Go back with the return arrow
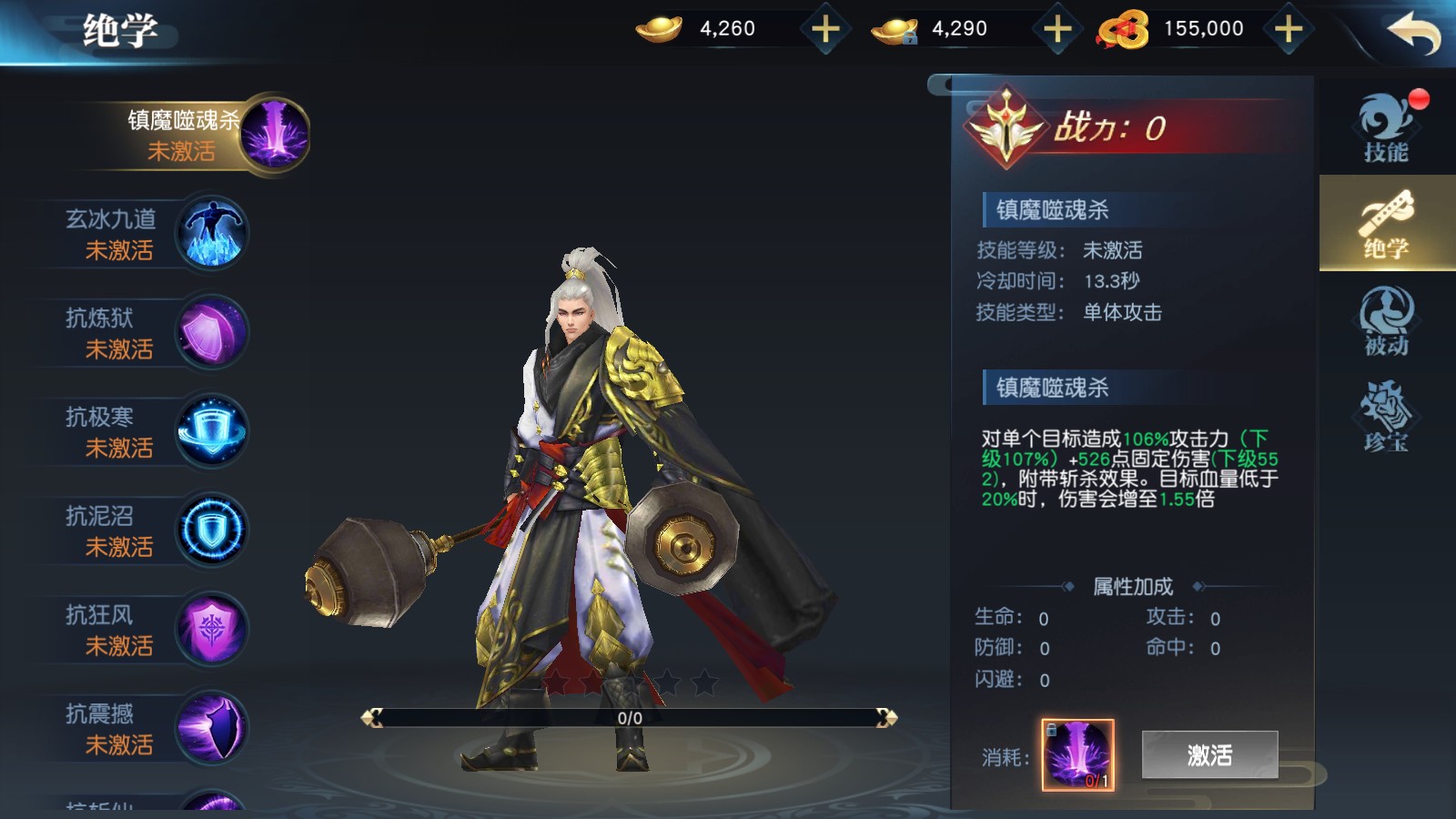This screenshot has width=1456, height=819. coord(1413,34)
